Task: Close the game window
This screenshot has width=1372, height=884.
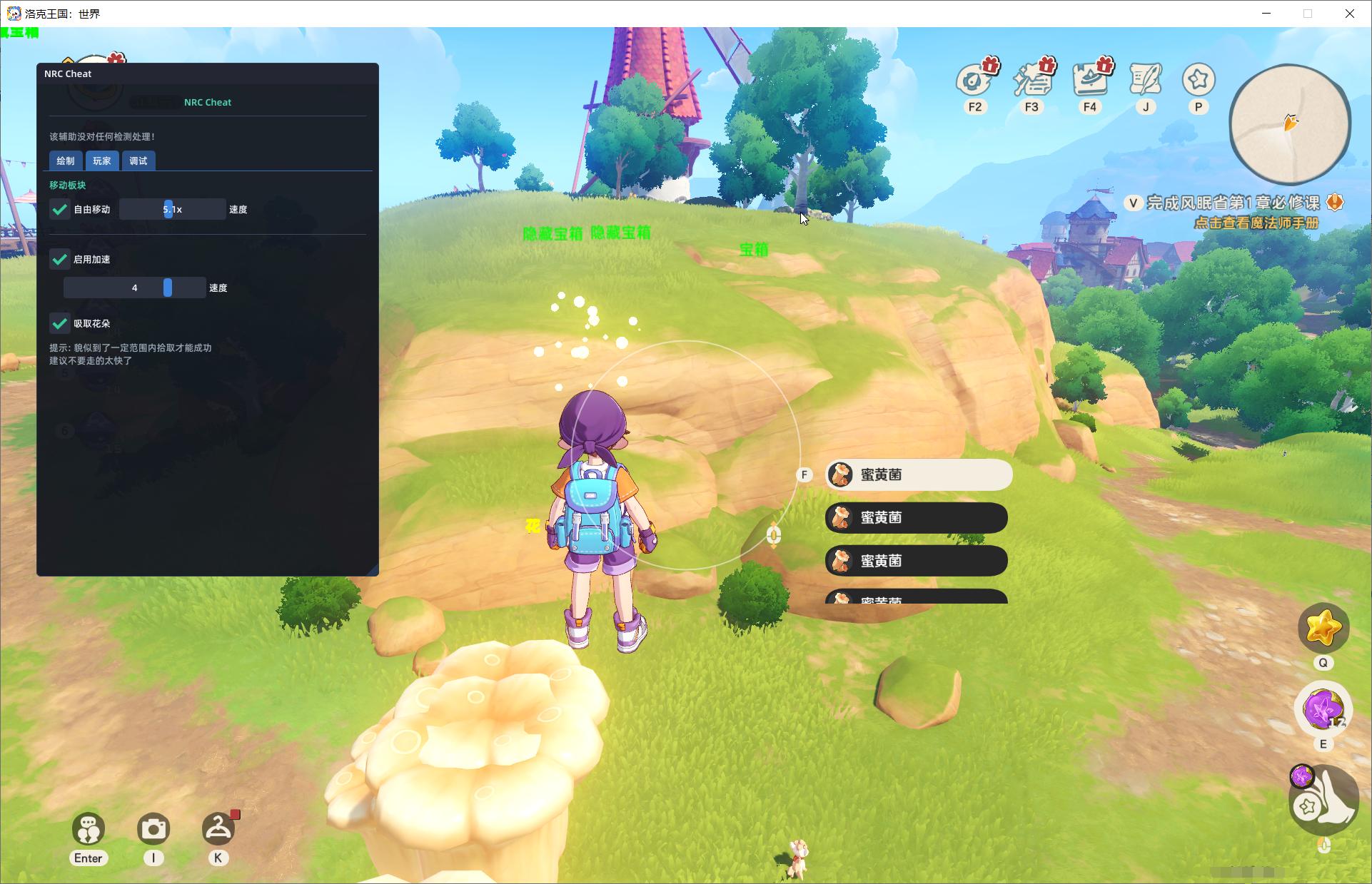Action: click(x=1349, y=14)
